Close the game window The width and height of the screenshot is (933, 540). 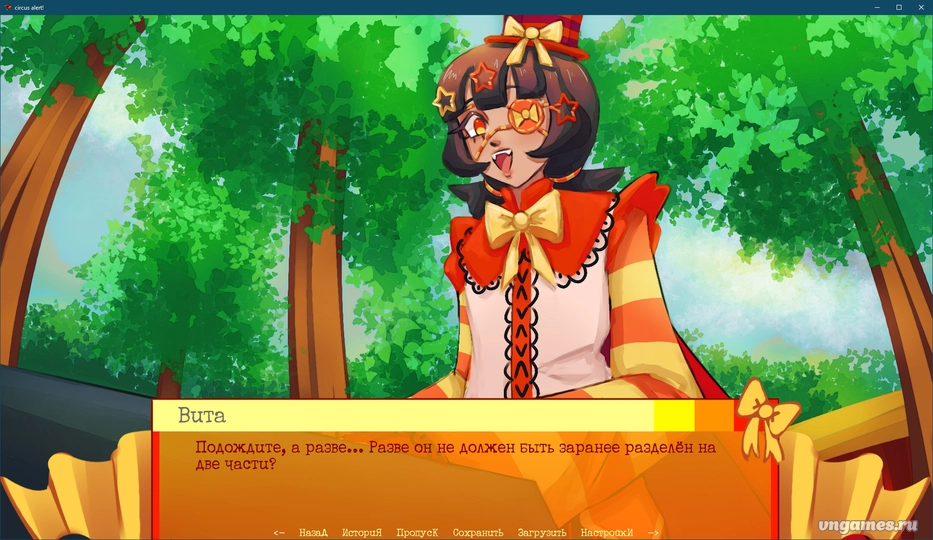click(x=920, y=7)
